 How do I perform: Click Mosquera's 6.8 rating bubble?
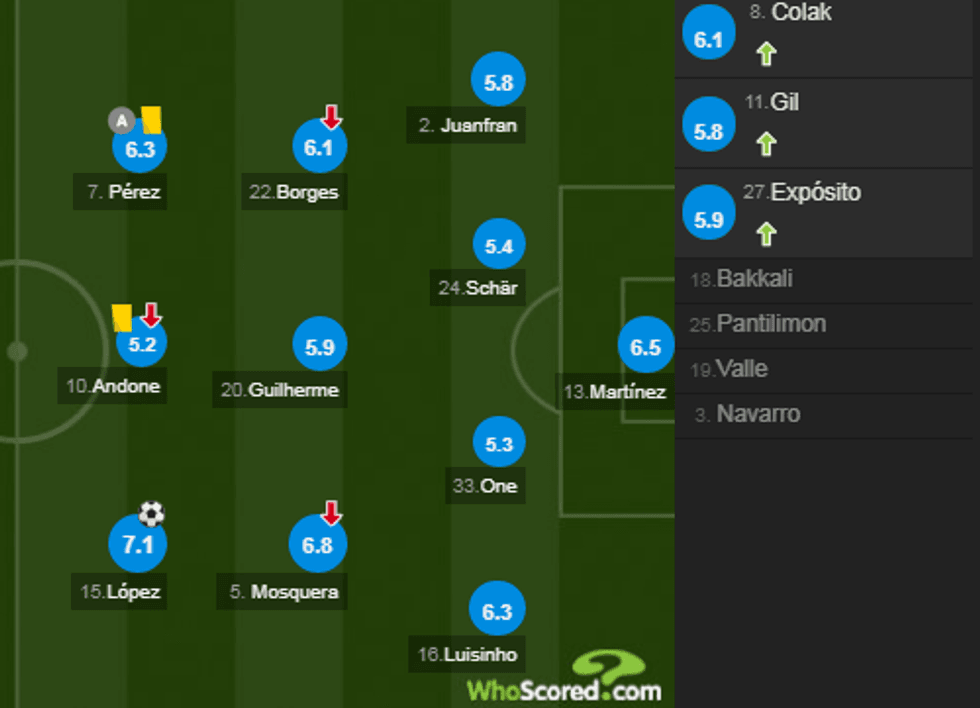317,546
